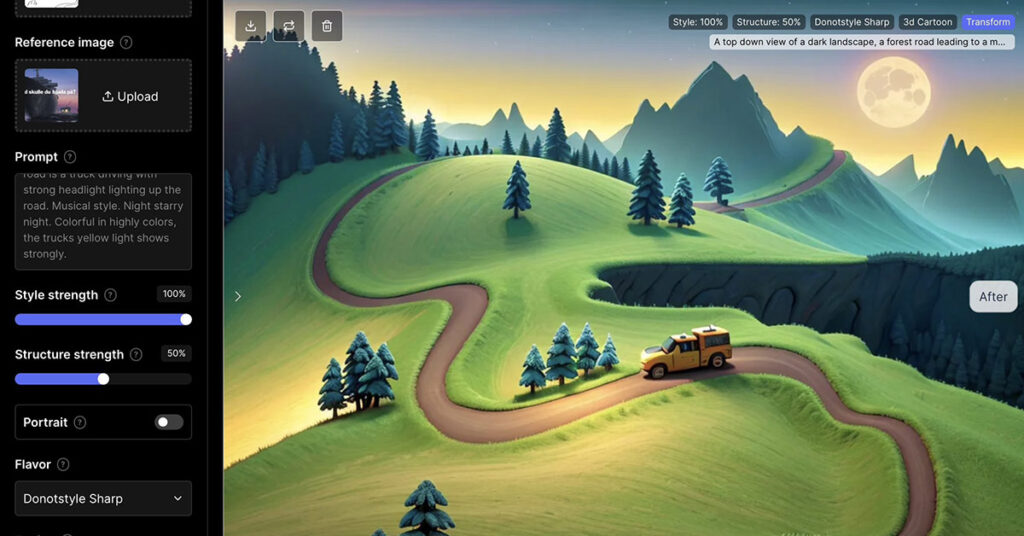
Task: Open the Flavor help tooltip icon
Action: coord(63,464)
